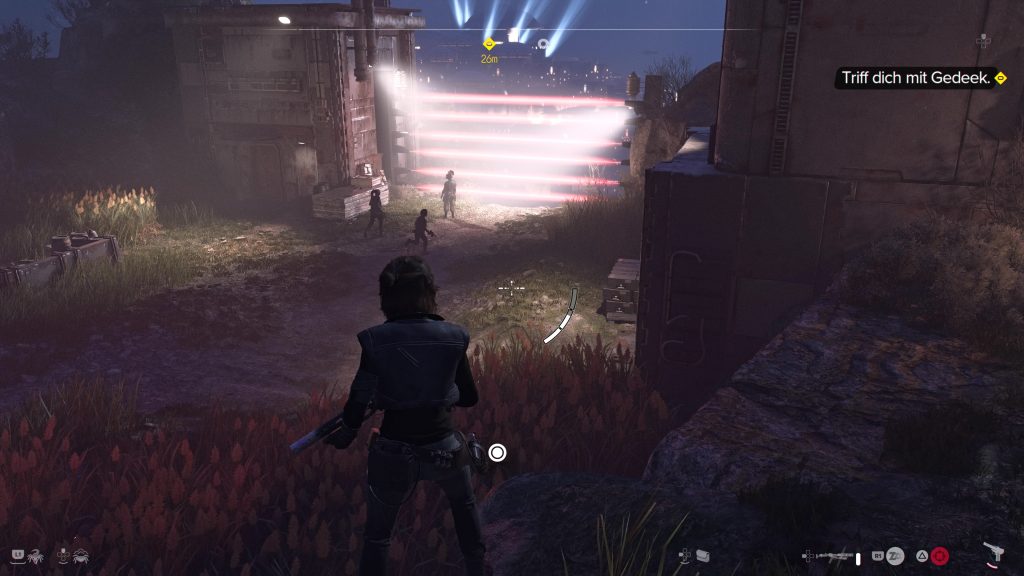Select the white circle marker on the compass
Screen dimensions: 1024x576
point(543,44)
